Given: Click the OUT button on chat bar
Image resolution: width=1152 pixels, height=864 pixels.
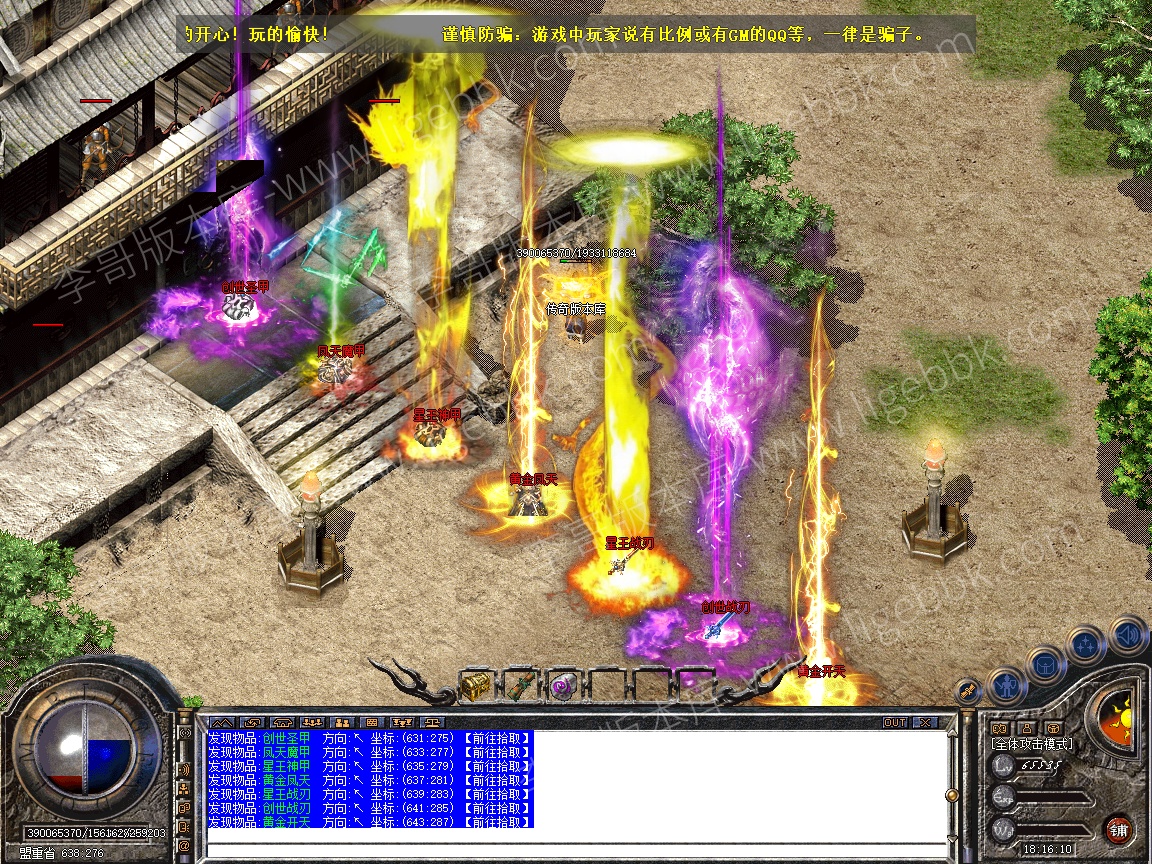Looking at the screenshot, I should 894,722.
